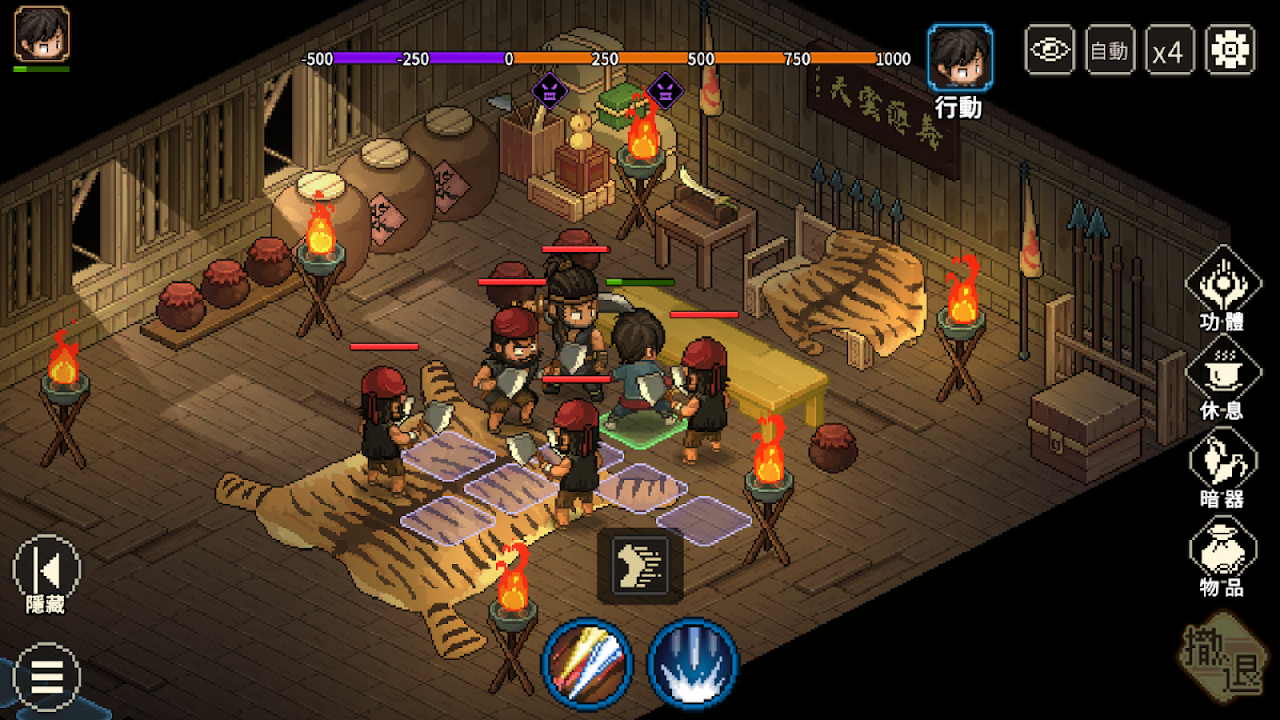Open the three-line hamburger menu

(x=46, y=676)
